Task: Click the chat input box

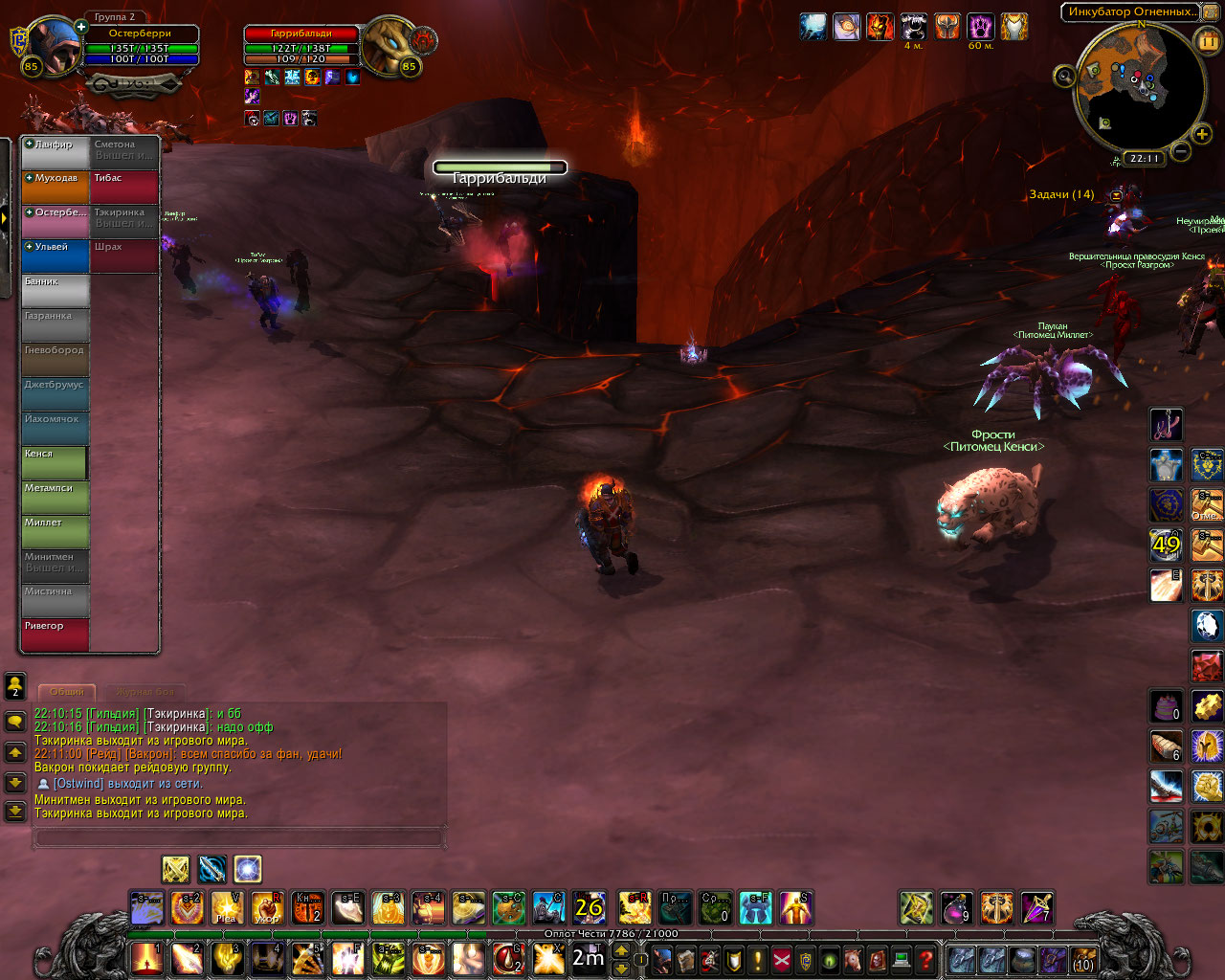Action: 239,838
